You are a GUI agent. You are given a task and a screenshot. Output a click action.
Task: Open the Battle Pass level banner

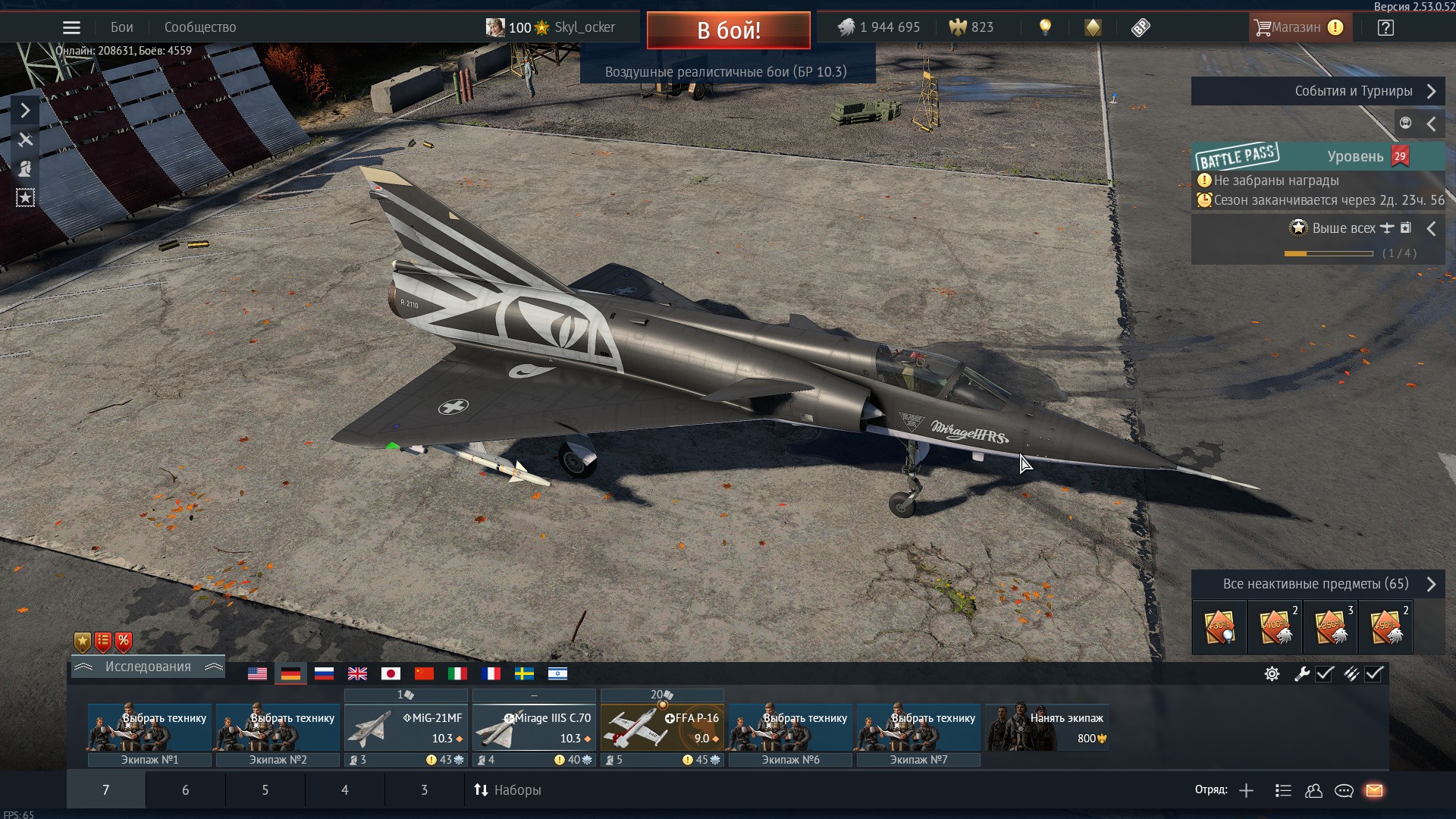coord(1317,157)
